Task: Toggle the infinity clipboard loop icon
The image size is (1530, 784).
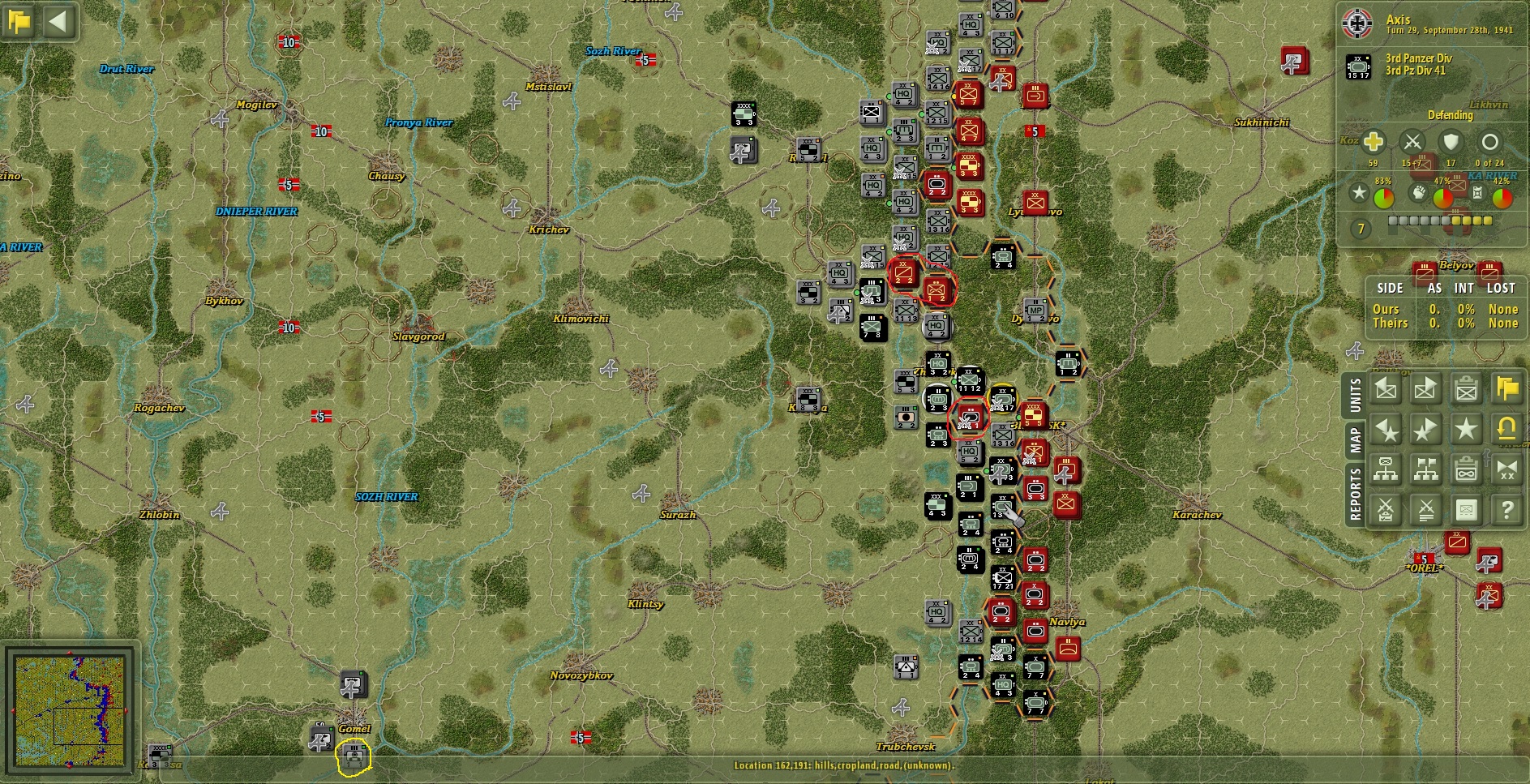Action: pos(1467,469)
